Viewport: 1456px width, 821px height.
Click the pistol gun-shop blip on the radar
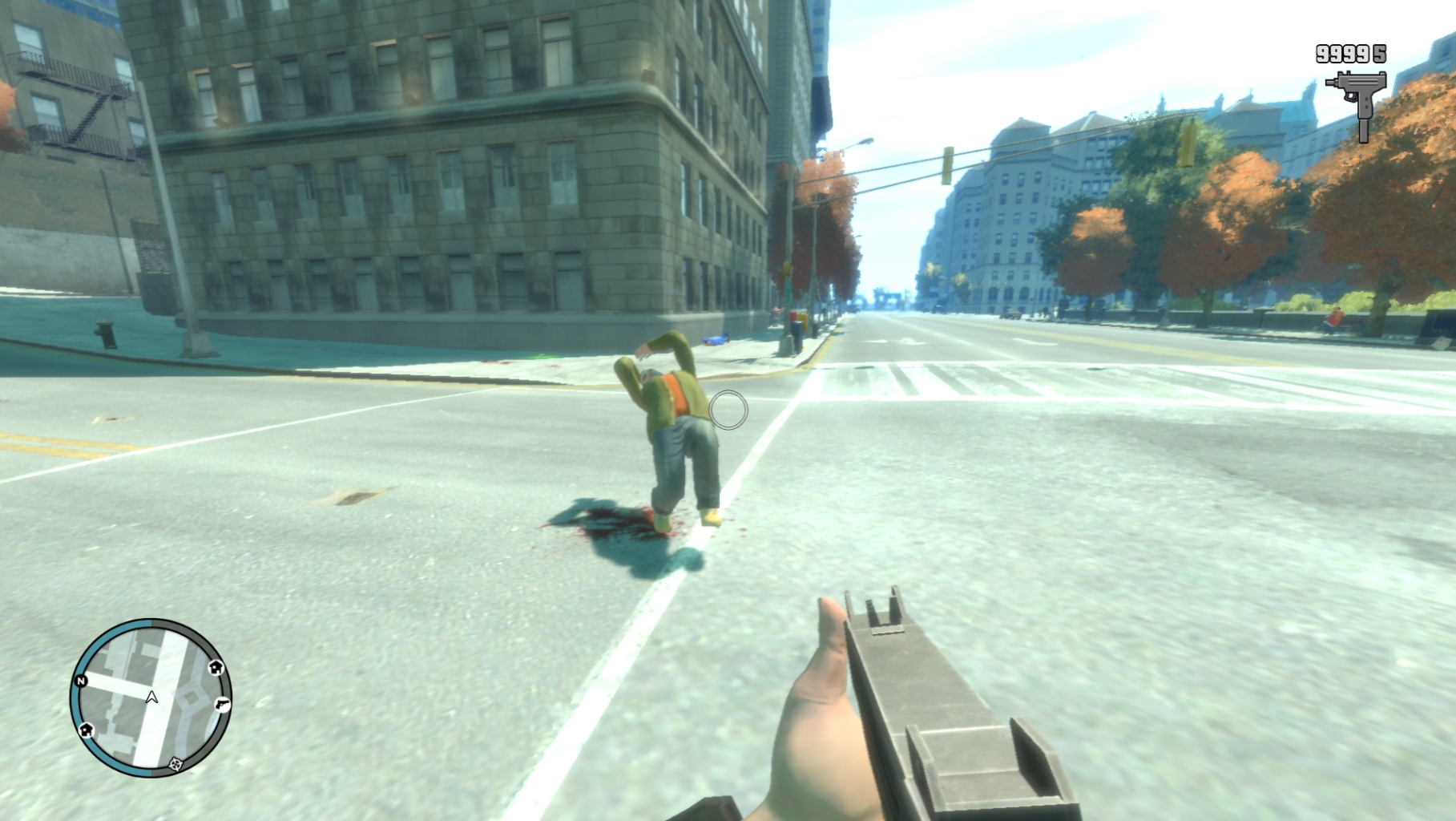222,704
